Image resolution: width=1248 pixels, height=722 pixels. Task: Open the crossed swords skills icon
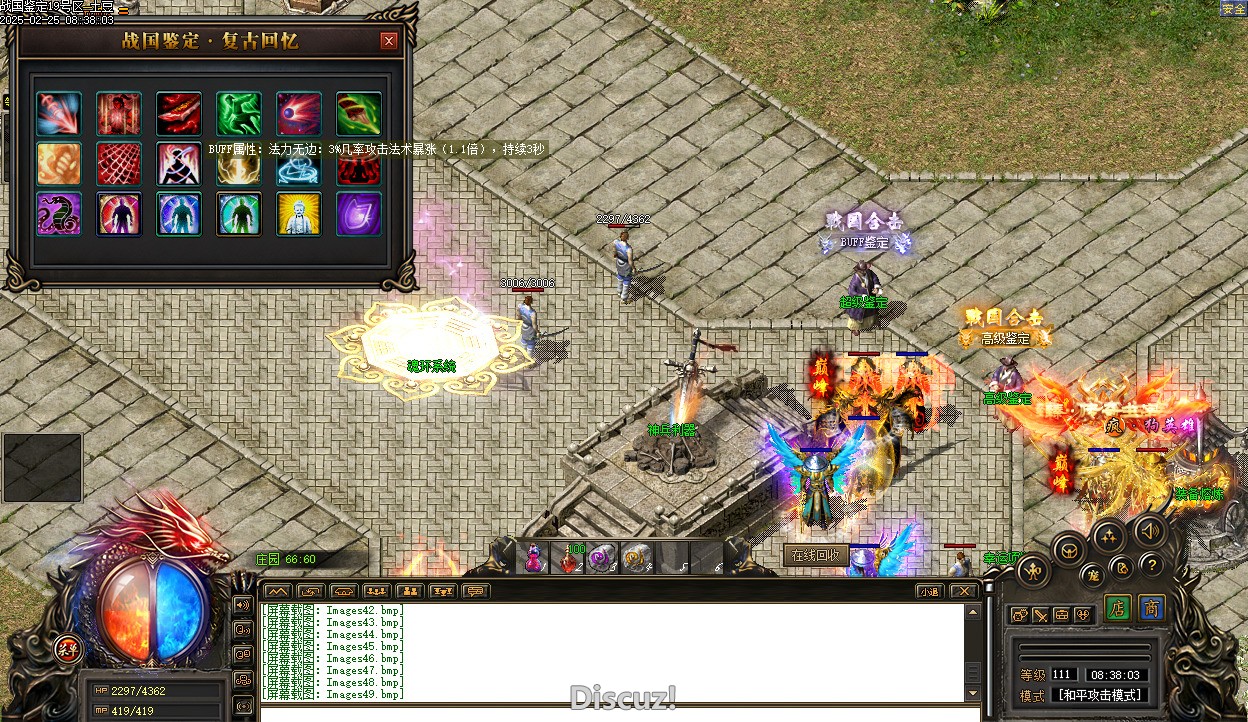[x=1041, y=615]
